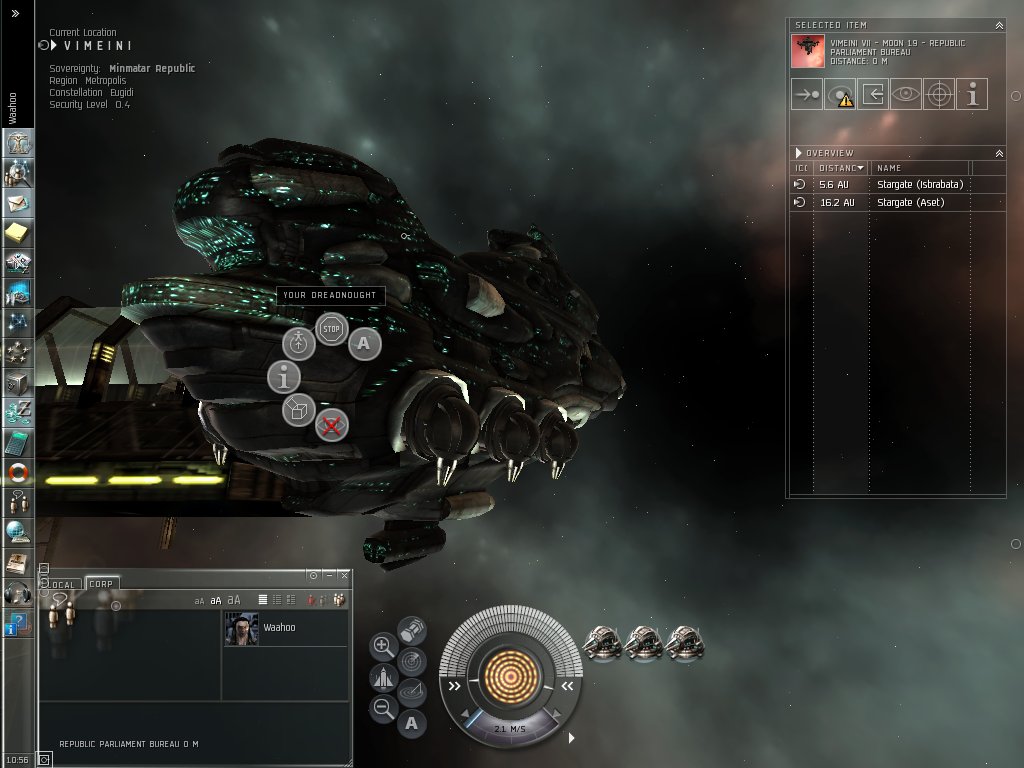Zoom in with the magnifier plus button
The image size is (1024, 768).
[x=383, y=646]
